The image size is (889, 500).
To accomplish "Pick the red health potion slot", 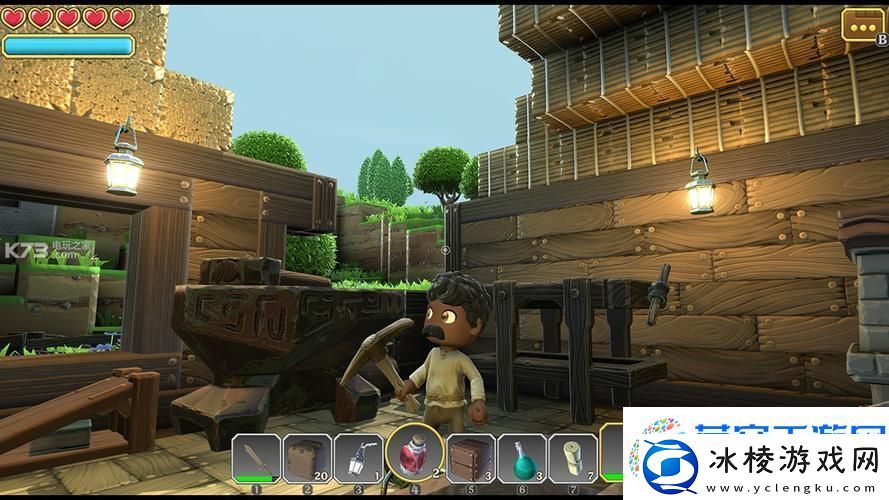I will click(x=414, y=455).
